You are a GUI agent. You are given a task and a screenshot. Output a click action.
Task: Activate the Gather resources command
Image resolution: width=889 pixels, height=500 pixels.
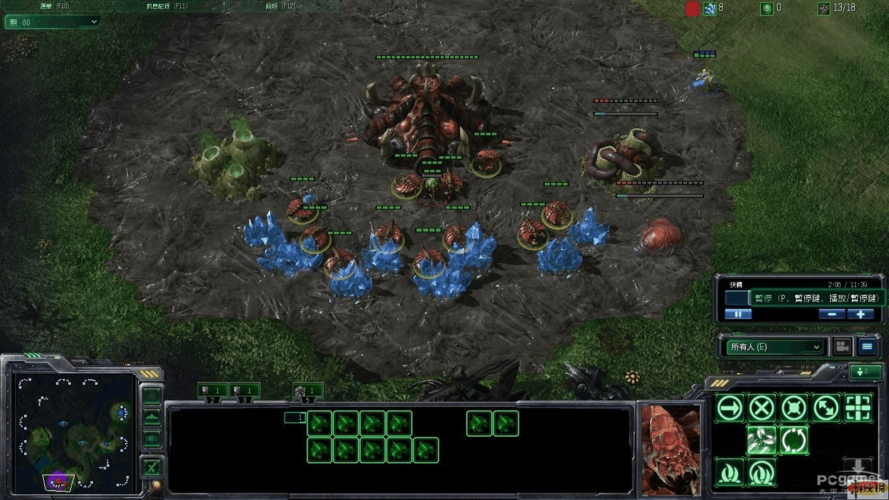click(x=762, y=440)
